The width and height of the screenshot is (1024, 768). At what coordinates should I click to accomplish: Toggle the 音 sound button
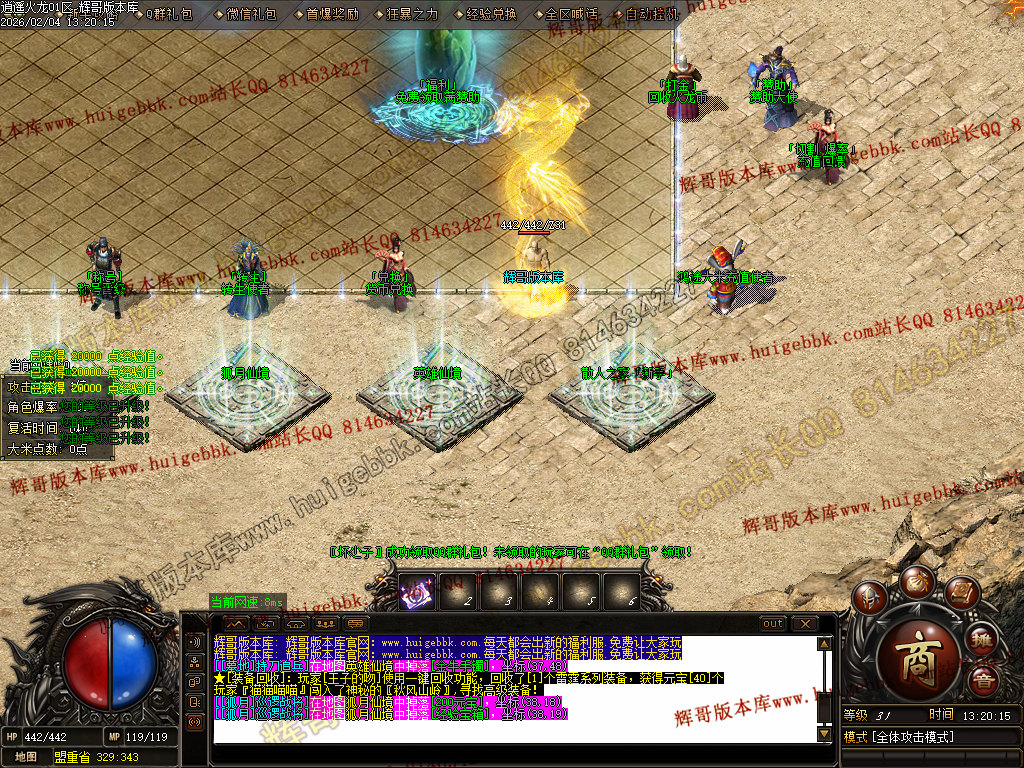(981, 680)
